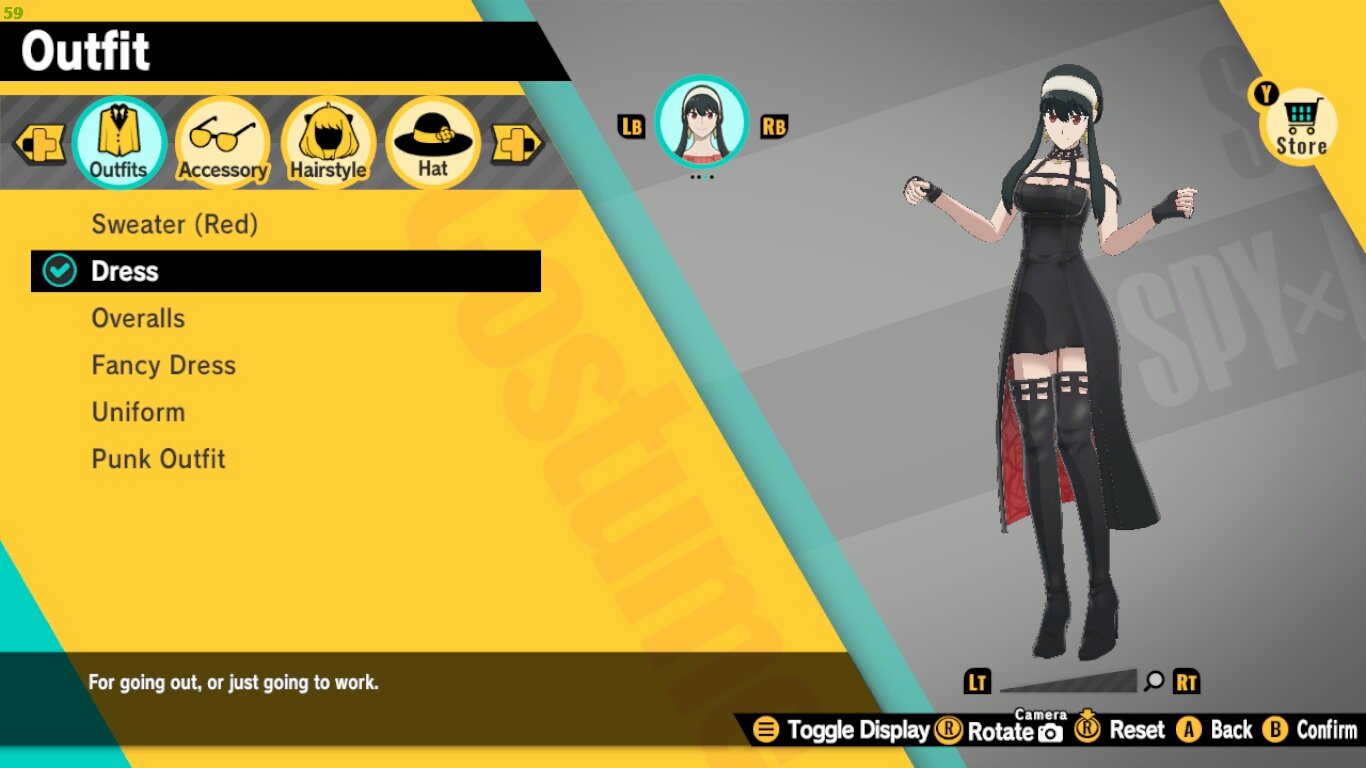Image resolution: width=1366 pixels, height=768 pixels.
Task: Click the magnifier icon near the zoom bar
Action: [x=1155, y=682]
